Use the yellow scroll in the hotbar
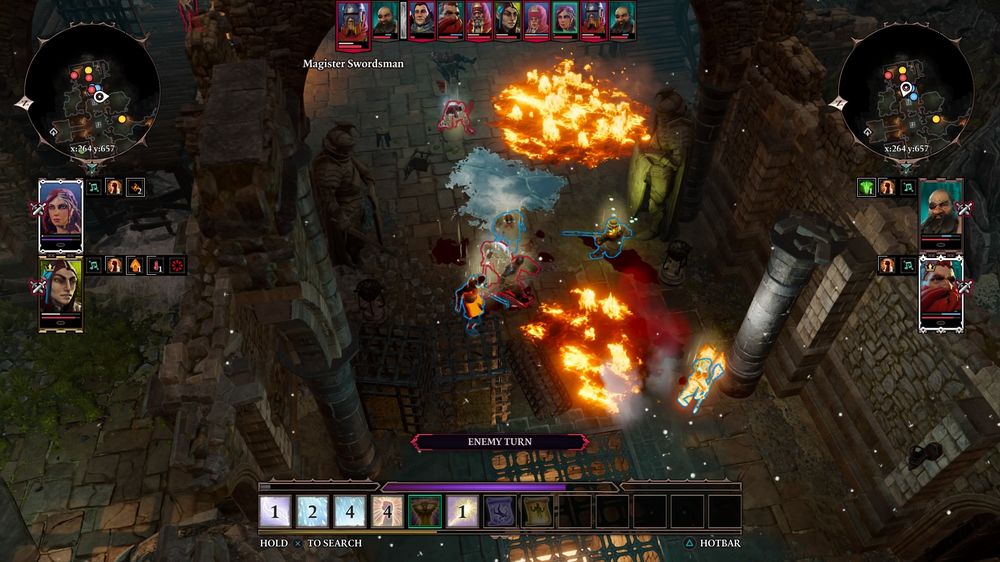Screen dimensions: 1000x562 537,512
